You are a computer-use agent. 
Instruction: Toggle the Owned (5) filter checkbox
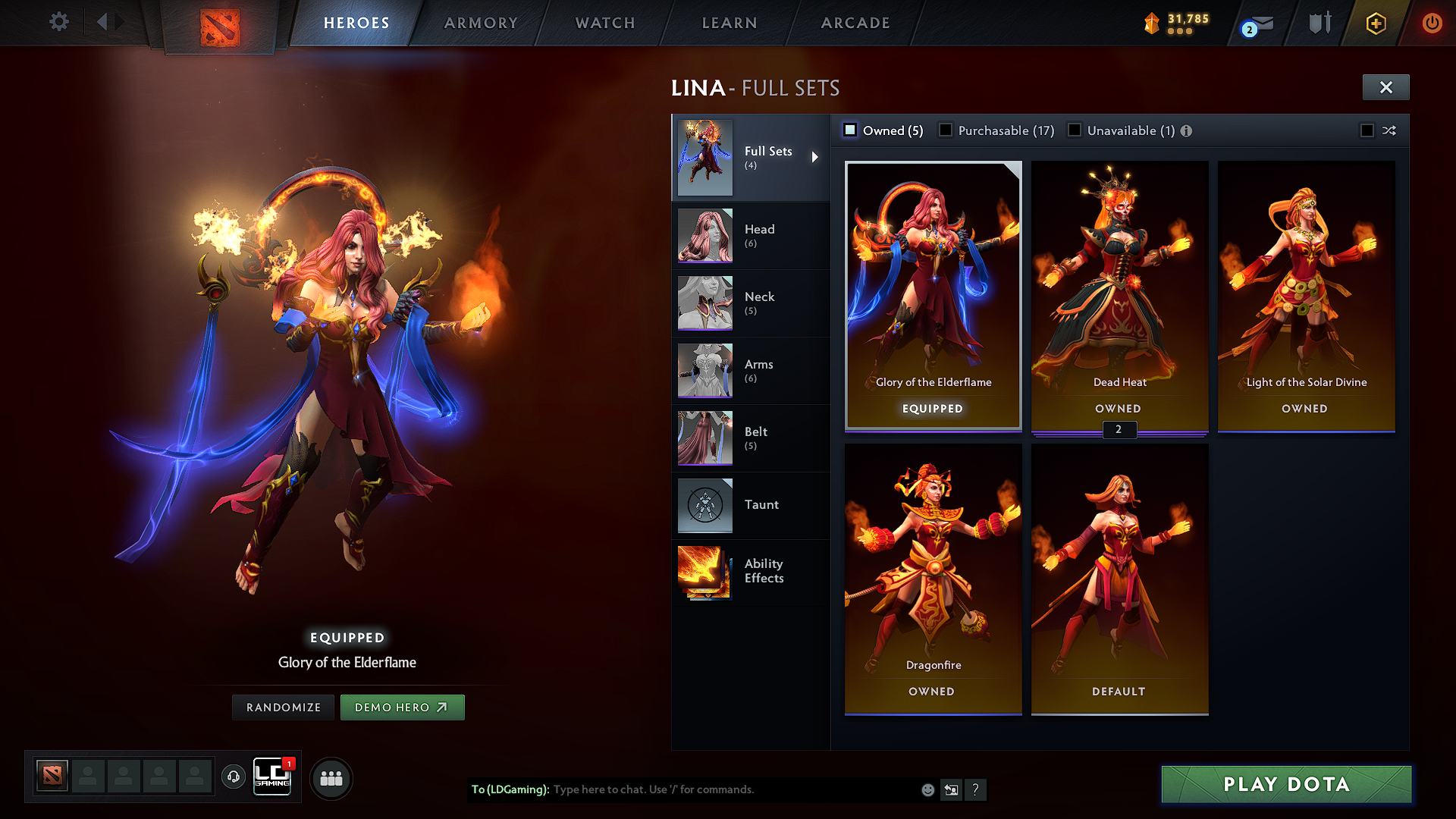[x=849, y=130]
